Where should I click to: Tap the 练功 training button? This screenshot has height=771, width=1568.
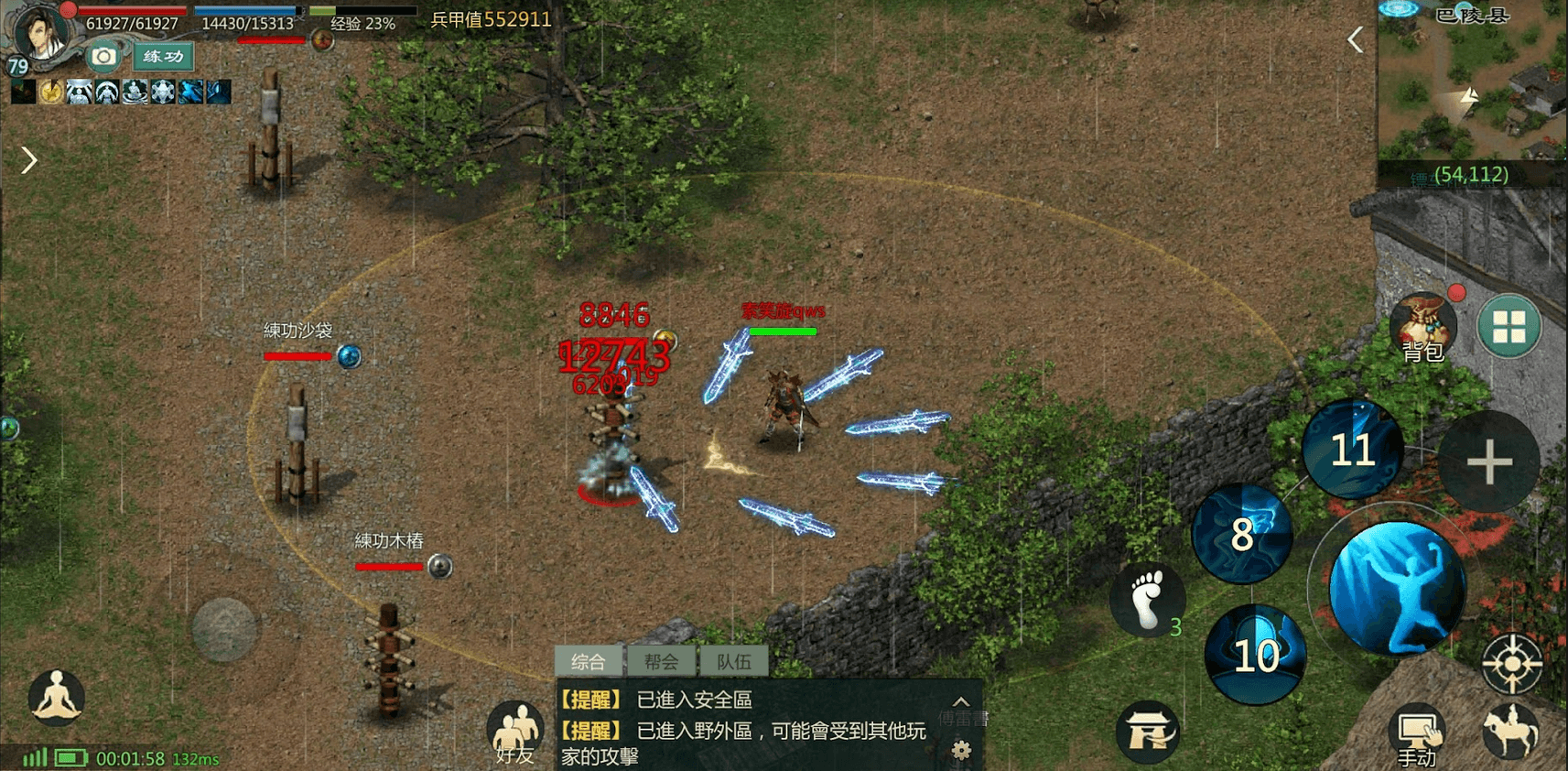click(163, 57)
